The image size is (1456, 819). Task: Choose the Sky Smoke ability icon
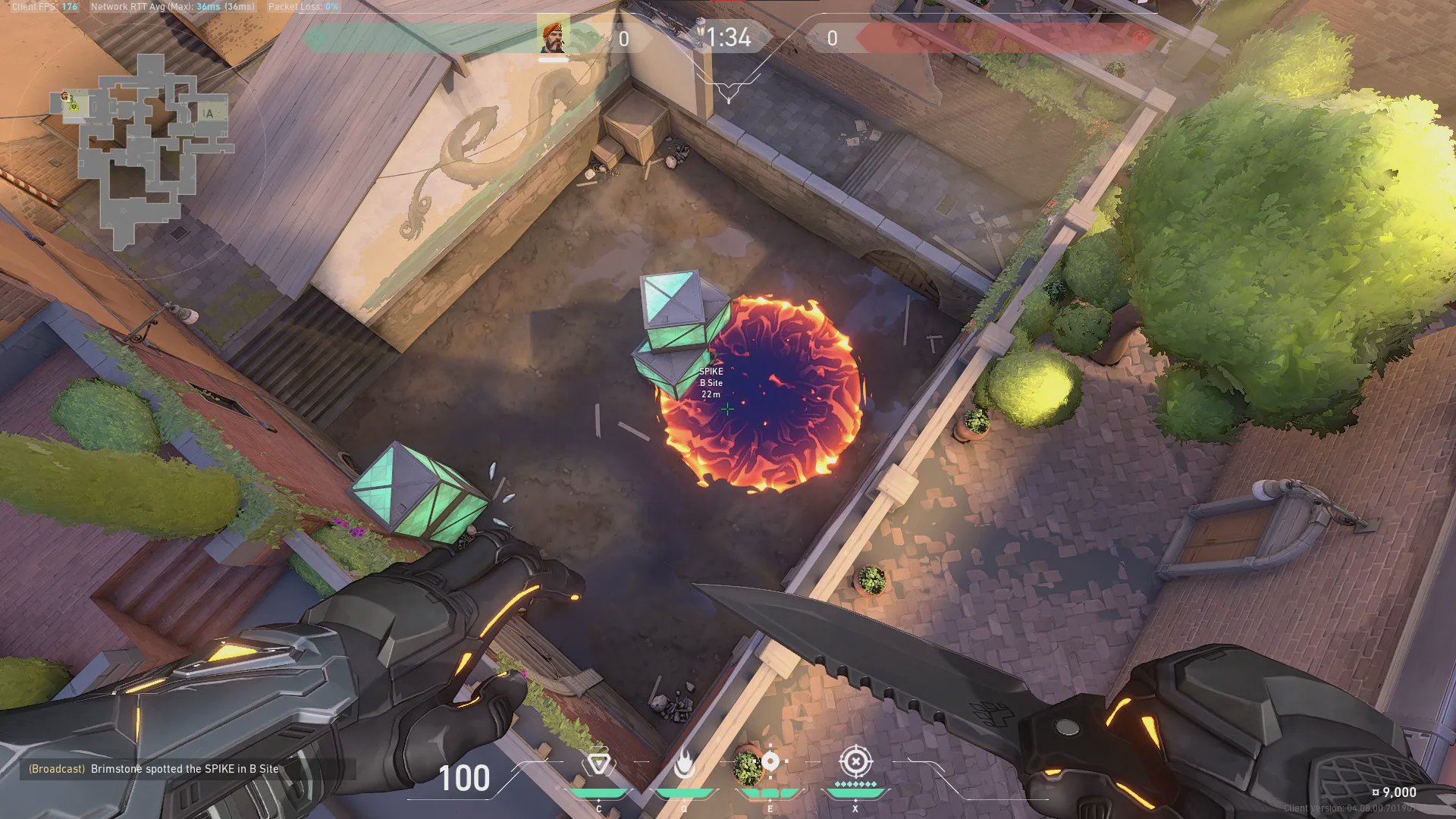coord(770,761)
